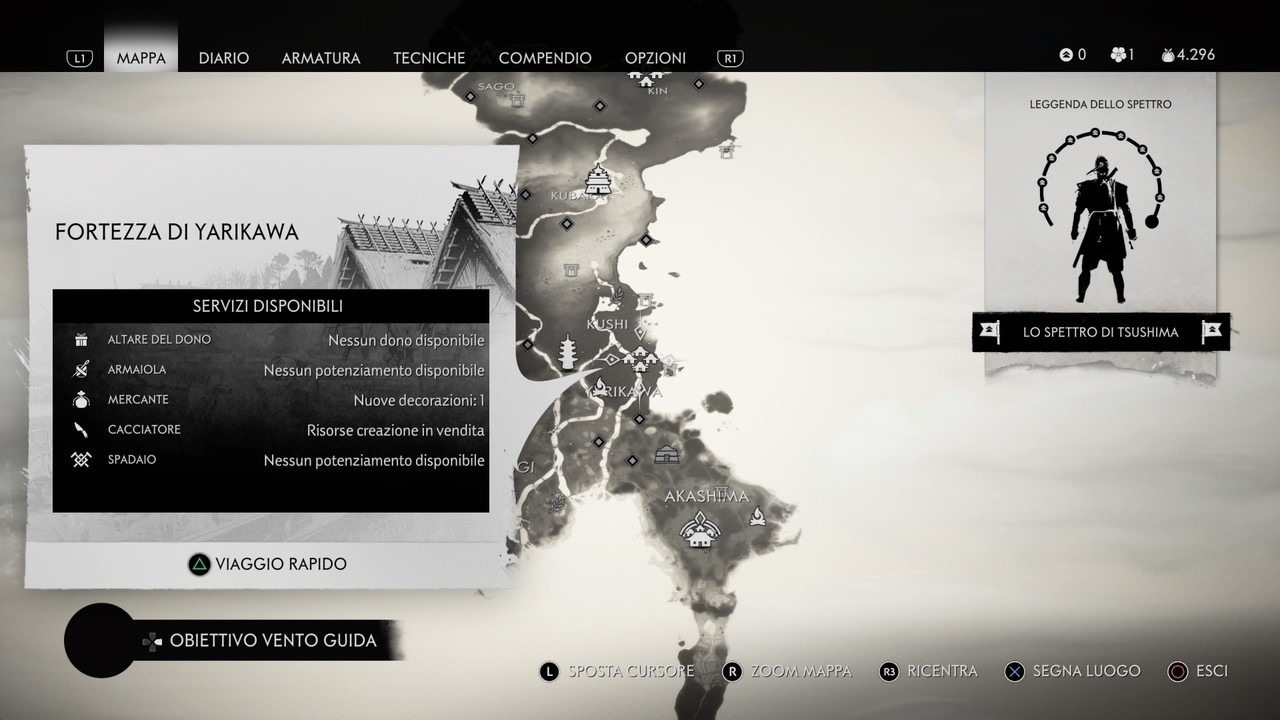Select the Mappa tab

point(141,58)
